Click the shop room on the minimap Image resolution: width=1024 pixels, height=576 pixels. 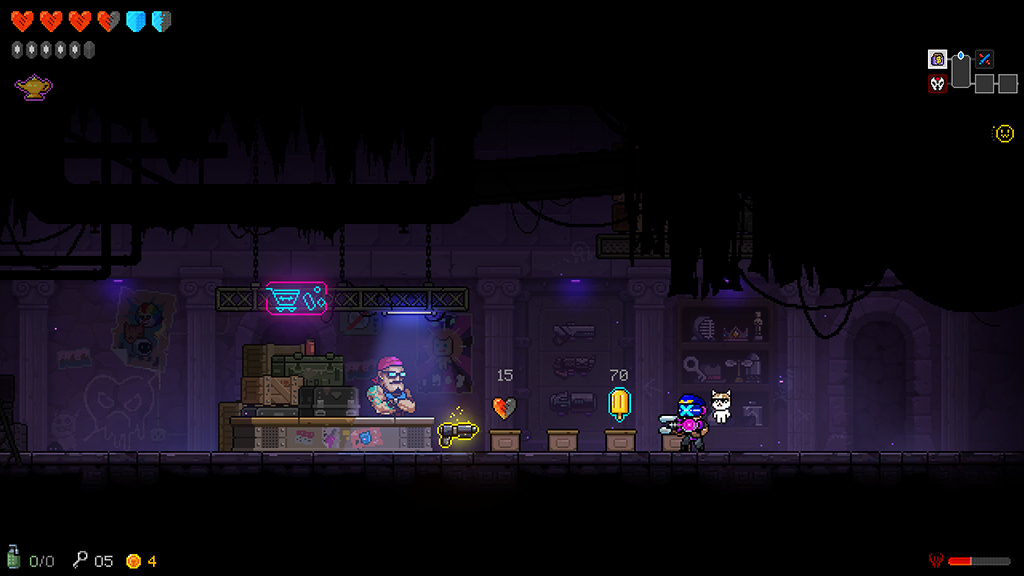(937, 59)
